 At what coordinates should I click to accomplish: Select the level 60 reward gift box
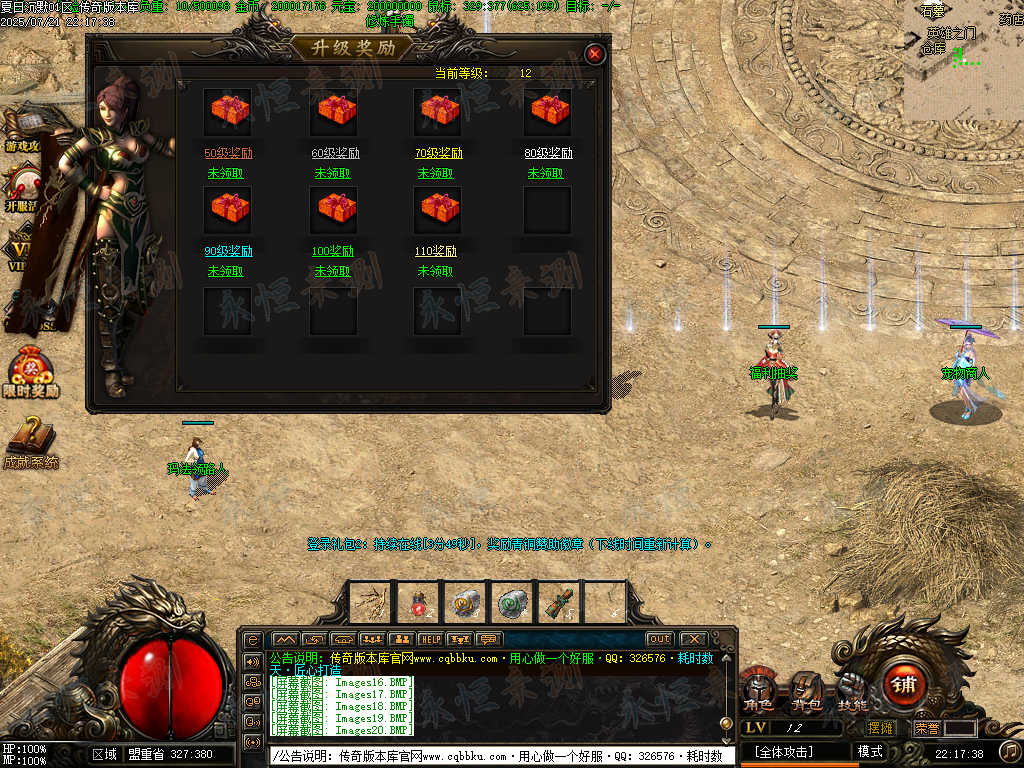point(335,110)
